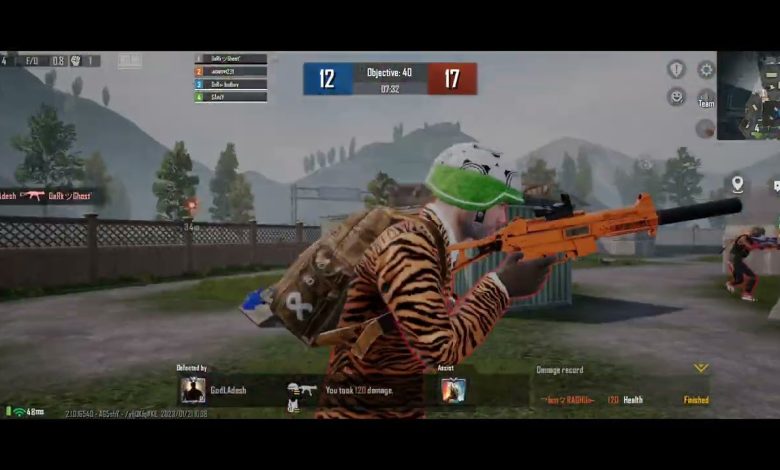Open the minimap
780x470 pixels.
pos(748,95)
